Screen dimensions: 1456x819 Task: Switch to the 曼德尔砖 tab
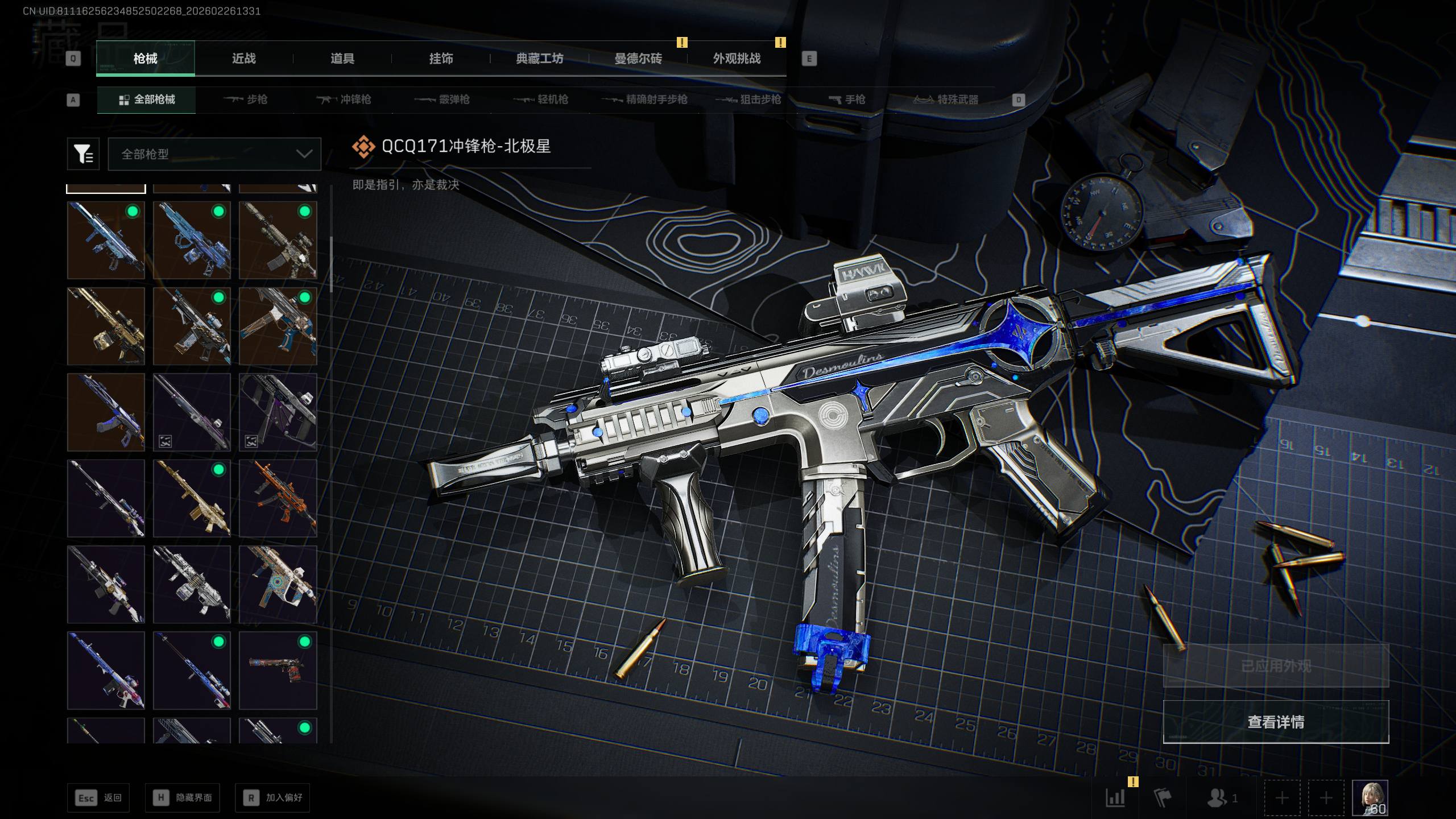click(x=638, y=59)
